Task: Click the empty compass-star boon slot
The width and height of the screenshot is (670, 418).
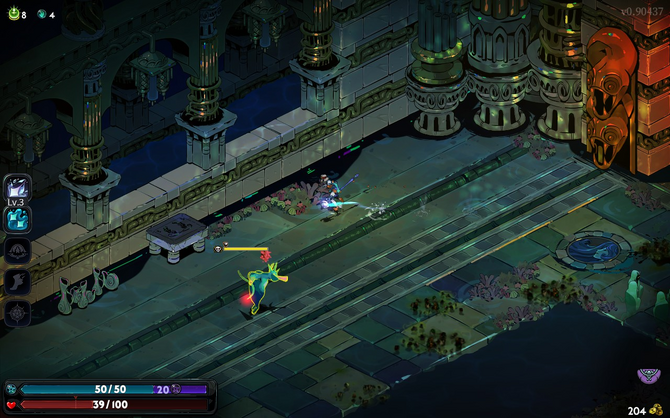Action: (17, 312)
